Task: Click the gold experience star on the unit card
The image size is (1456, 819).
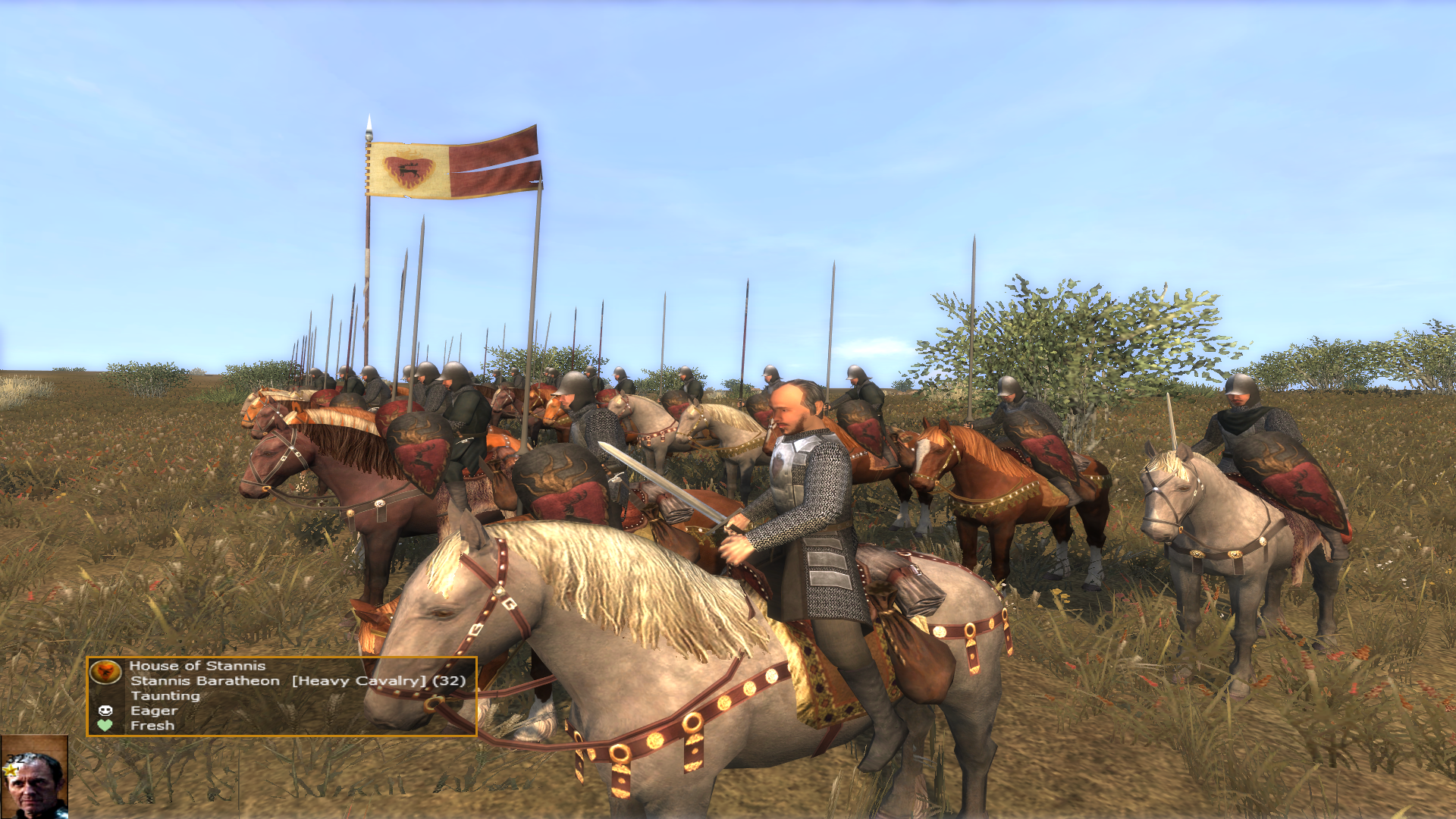Action: pos(9,771)
